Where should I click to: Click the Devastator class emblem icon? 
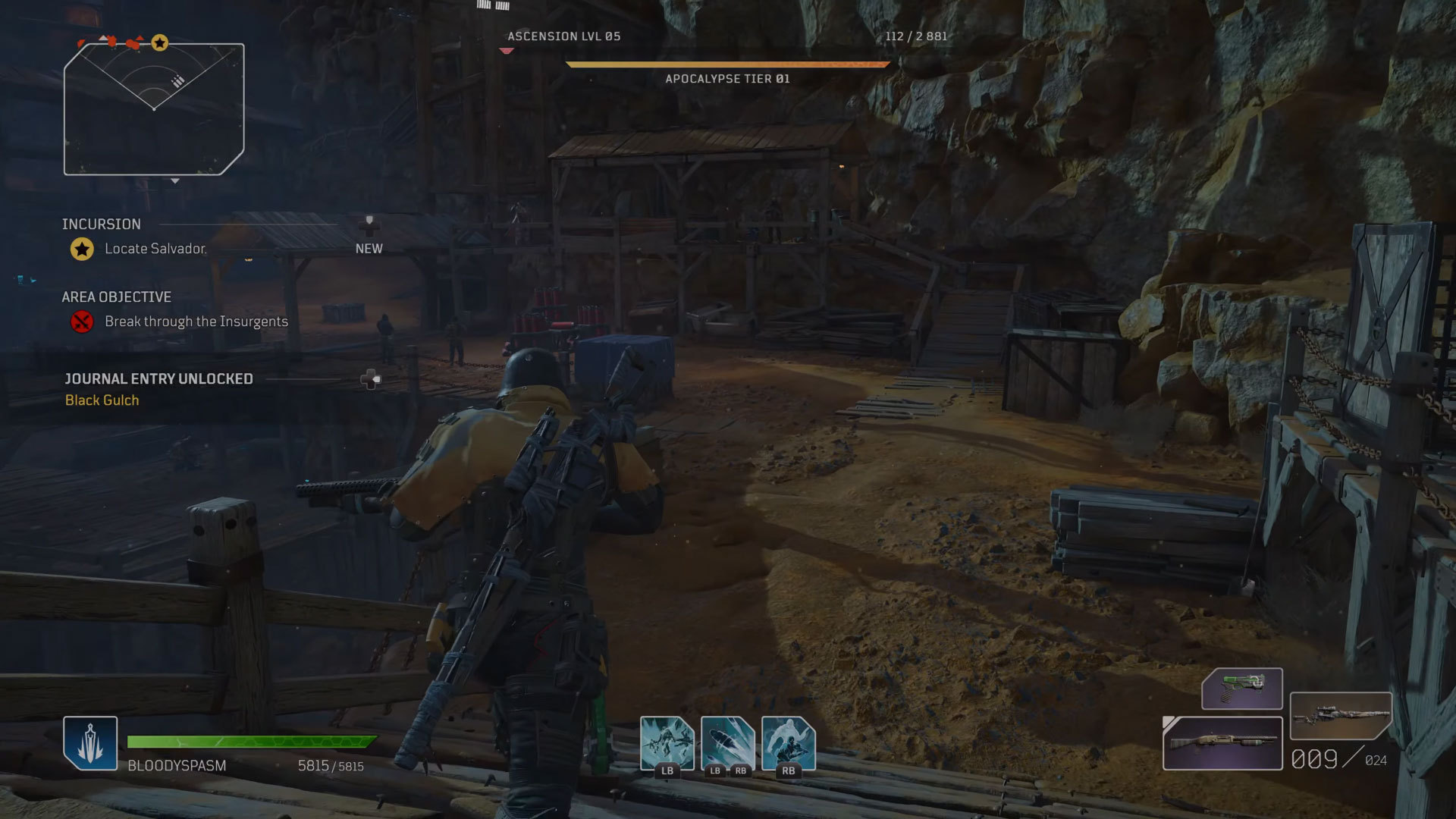(x=90, y=742)
